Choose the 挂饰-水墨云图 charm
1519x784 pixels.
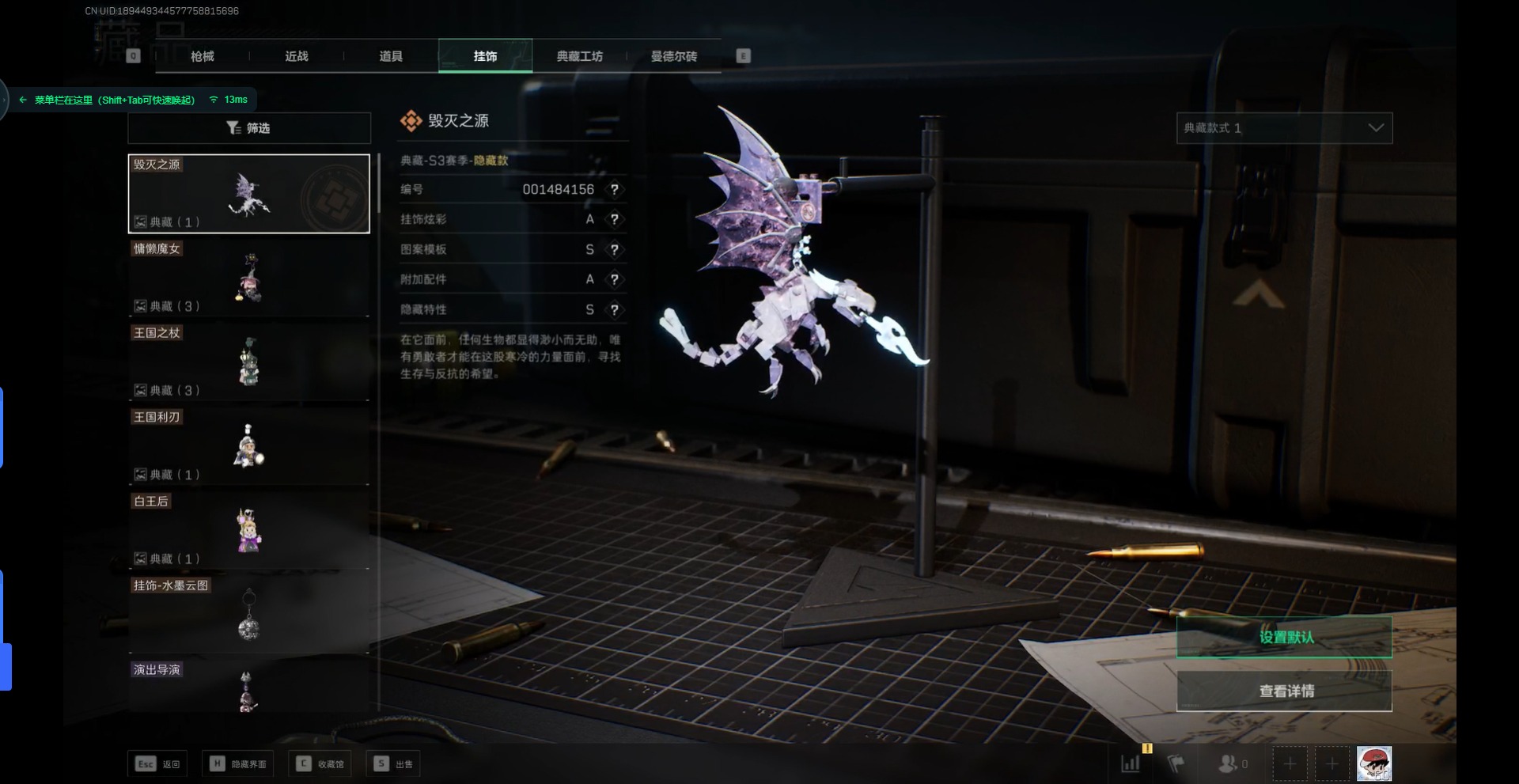[x=249, y=615]
